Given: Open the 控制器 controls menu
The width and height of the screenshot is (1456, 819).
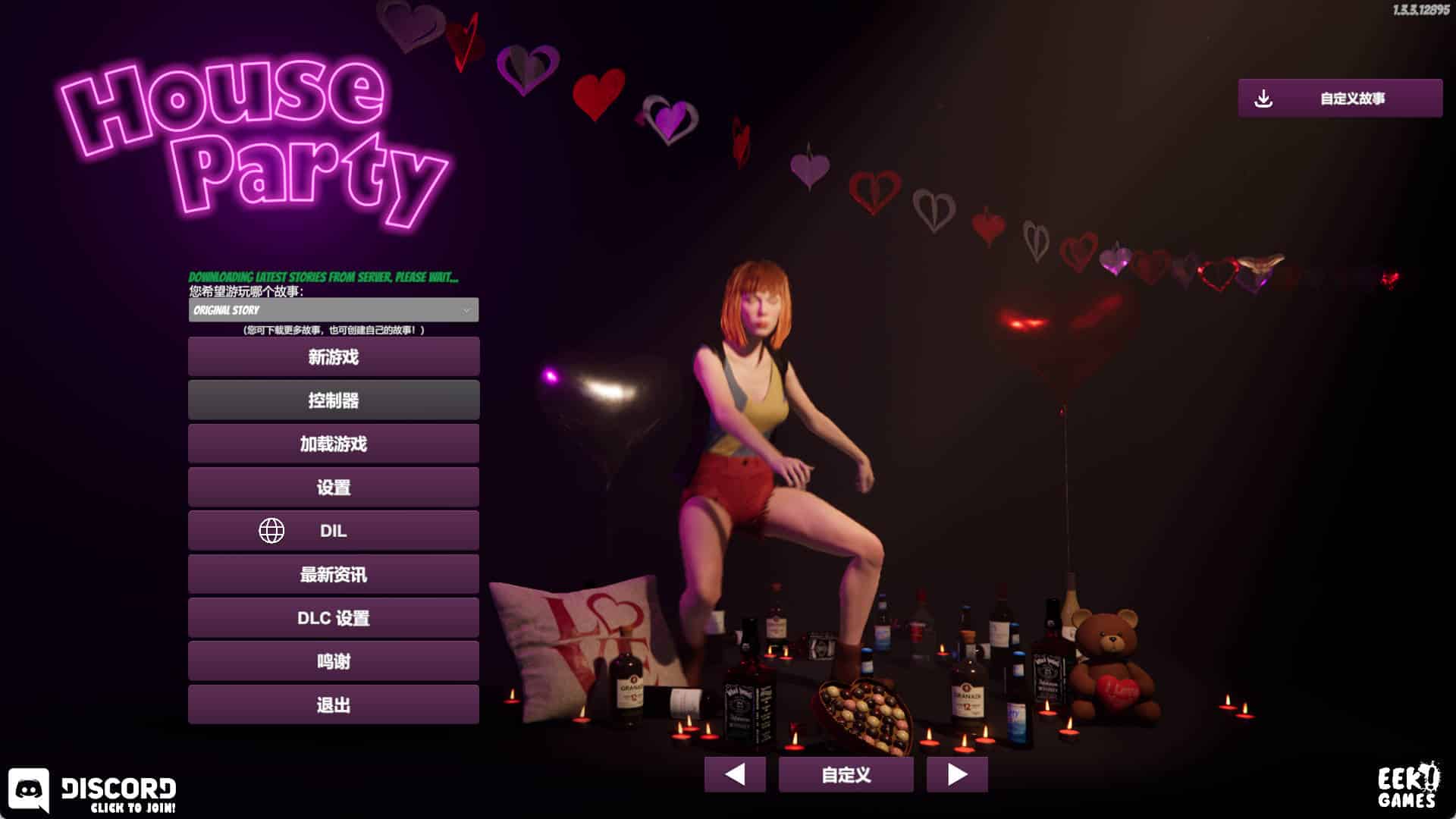Looking at the screenshot, I should click(x=334, y=400).
